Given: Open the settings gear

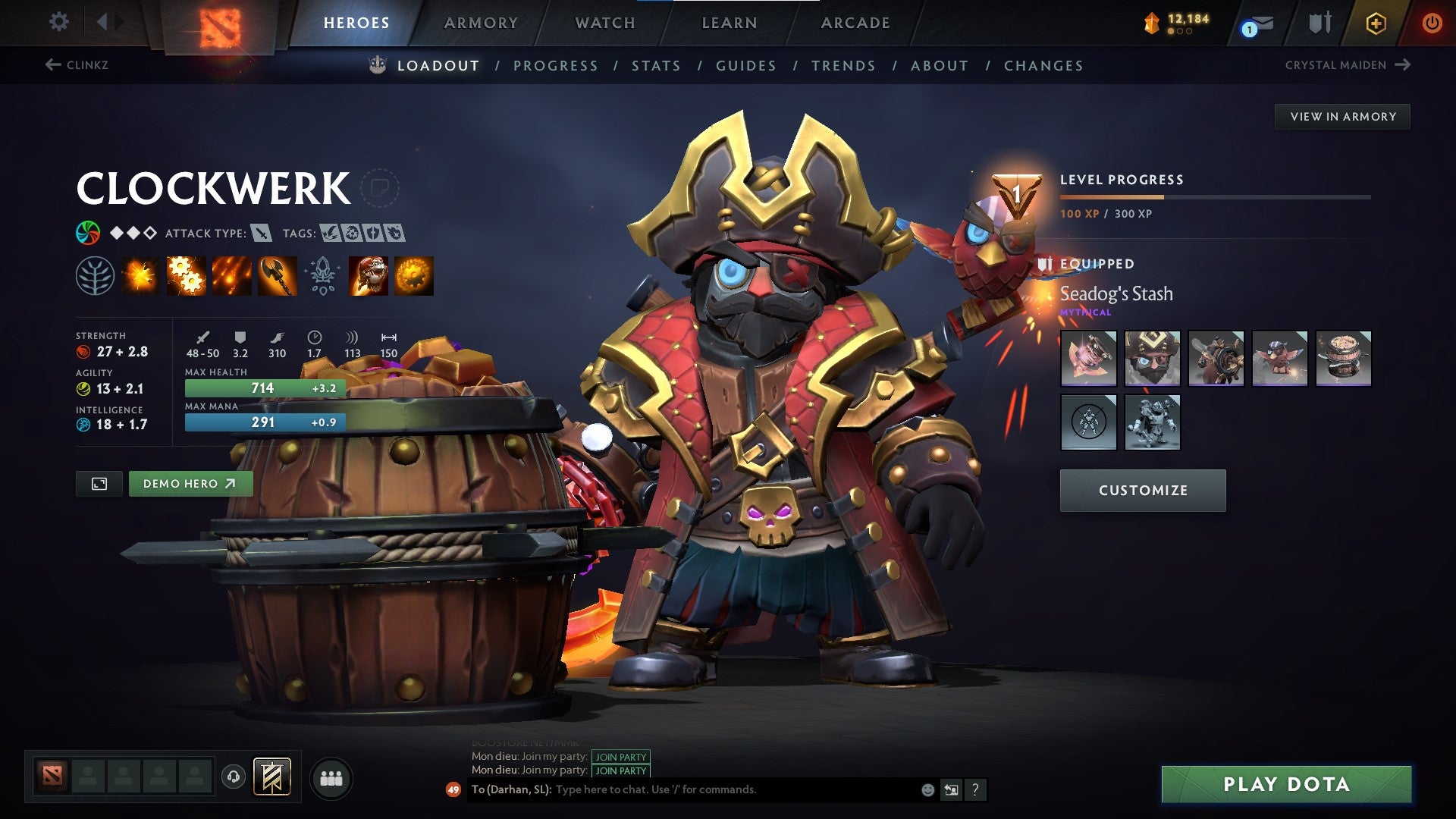Looking at the screenshot, I should (x=58, y=22).
